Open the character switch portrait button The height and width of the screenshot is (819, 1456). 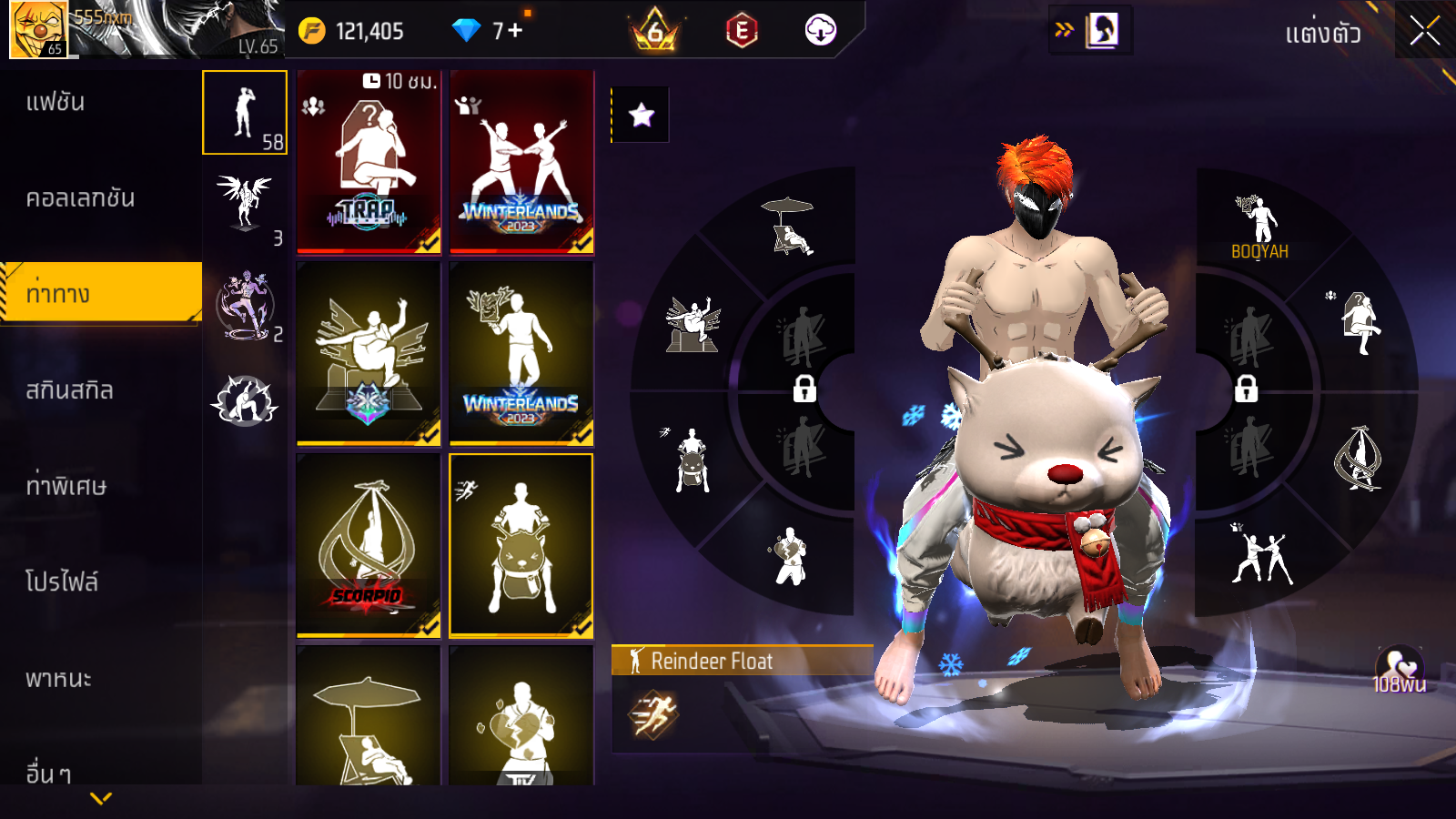[1102, 30]
